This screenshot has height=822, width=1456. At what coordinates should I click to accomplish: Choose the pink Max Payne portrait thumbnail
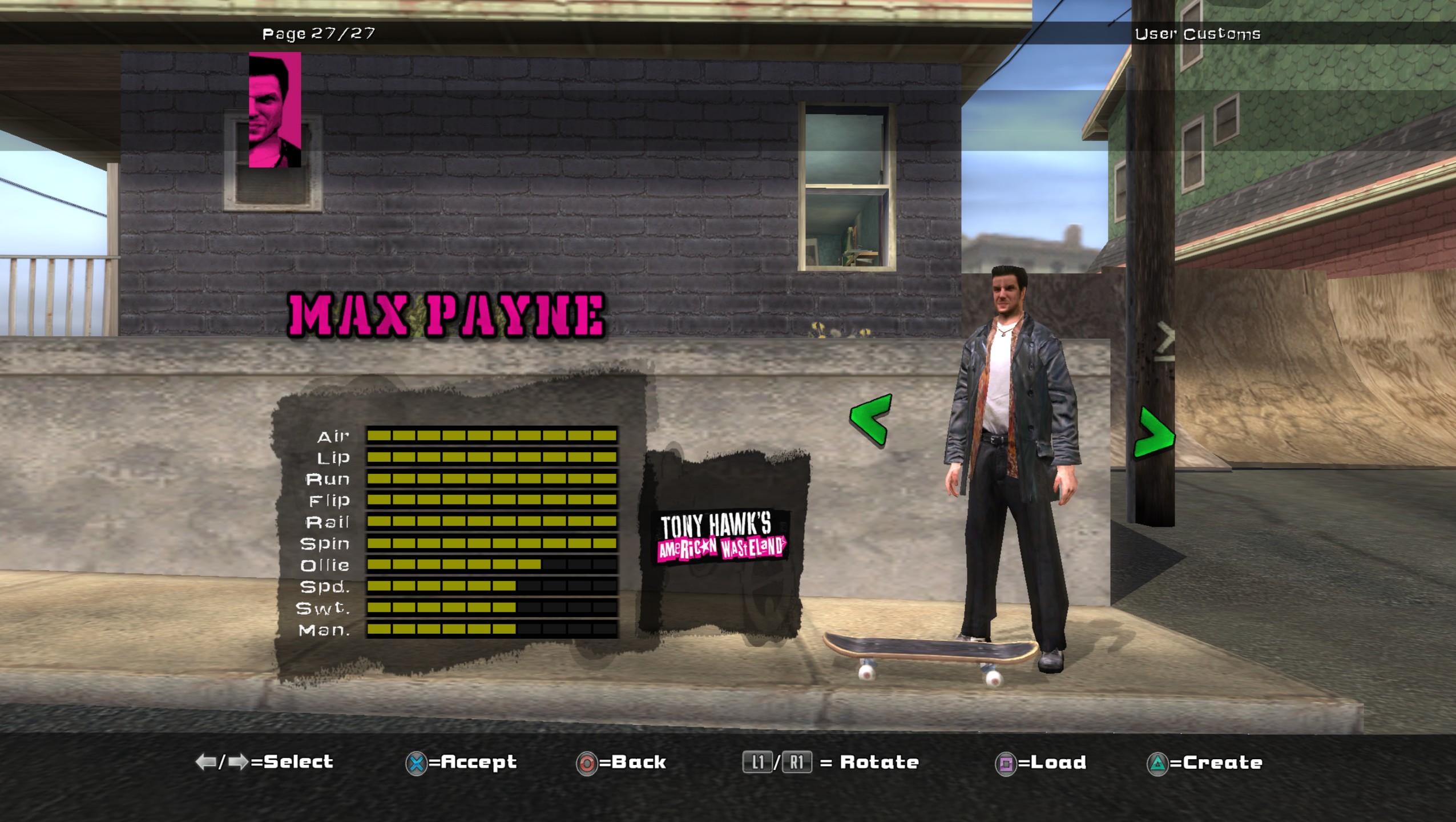[x=275, y=110]
